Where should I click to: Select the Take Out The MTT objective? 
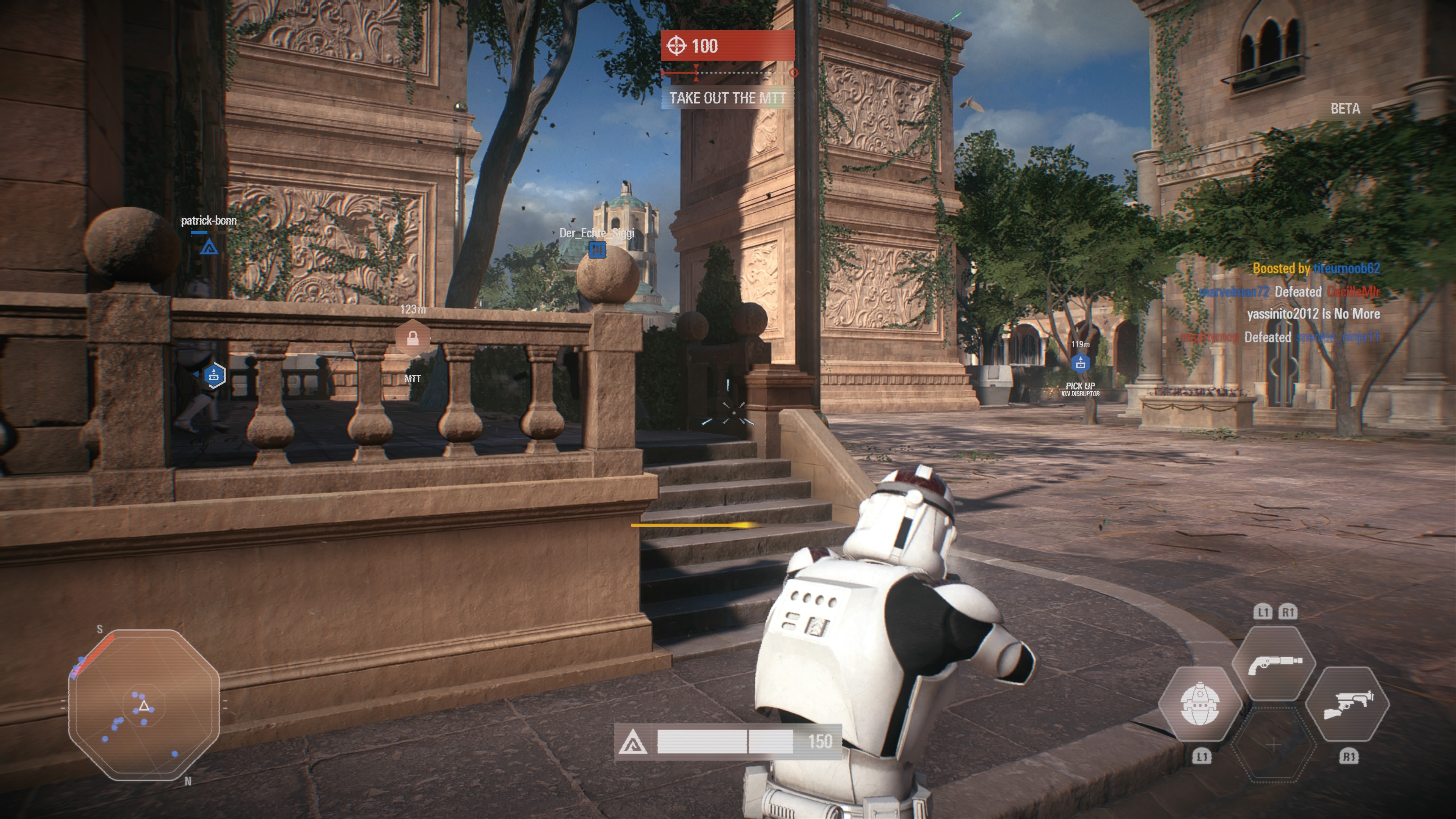tap(728, 98)
